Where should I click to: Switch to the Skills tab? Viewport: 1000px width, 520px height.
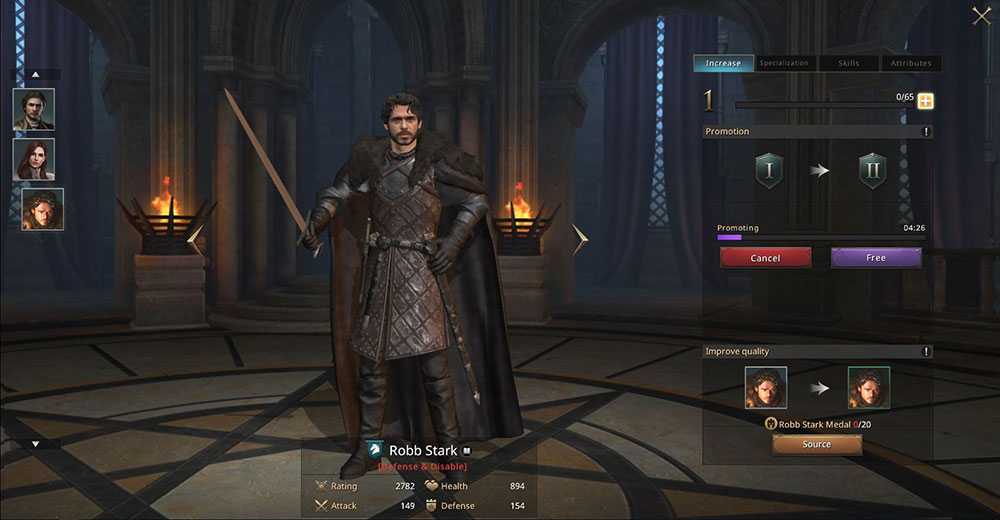pos(847,63)
